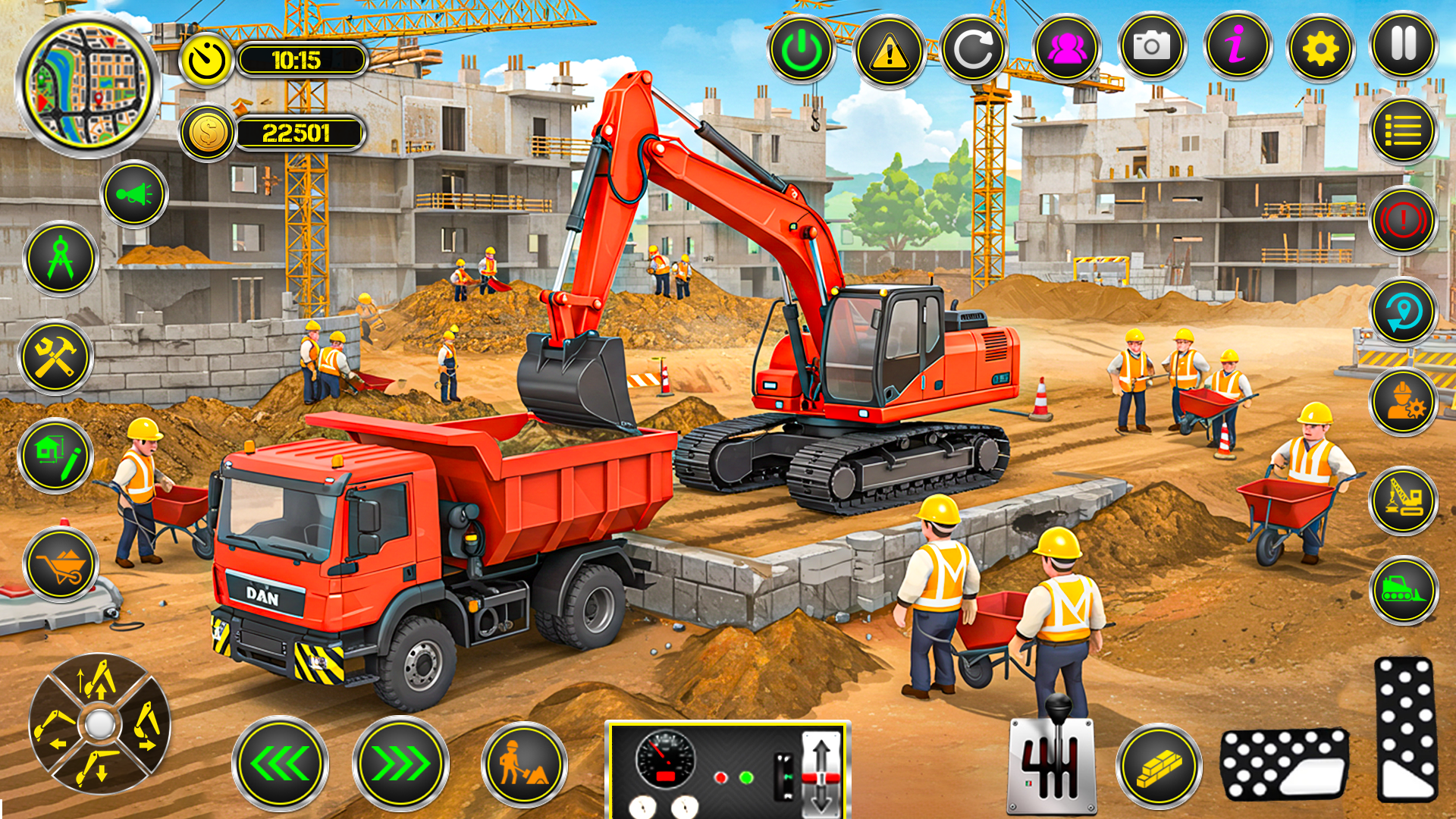Mute sound using the megaphone button
Image resolution: width=1456 pixels, height=819 pixels.
pos(135,195)
